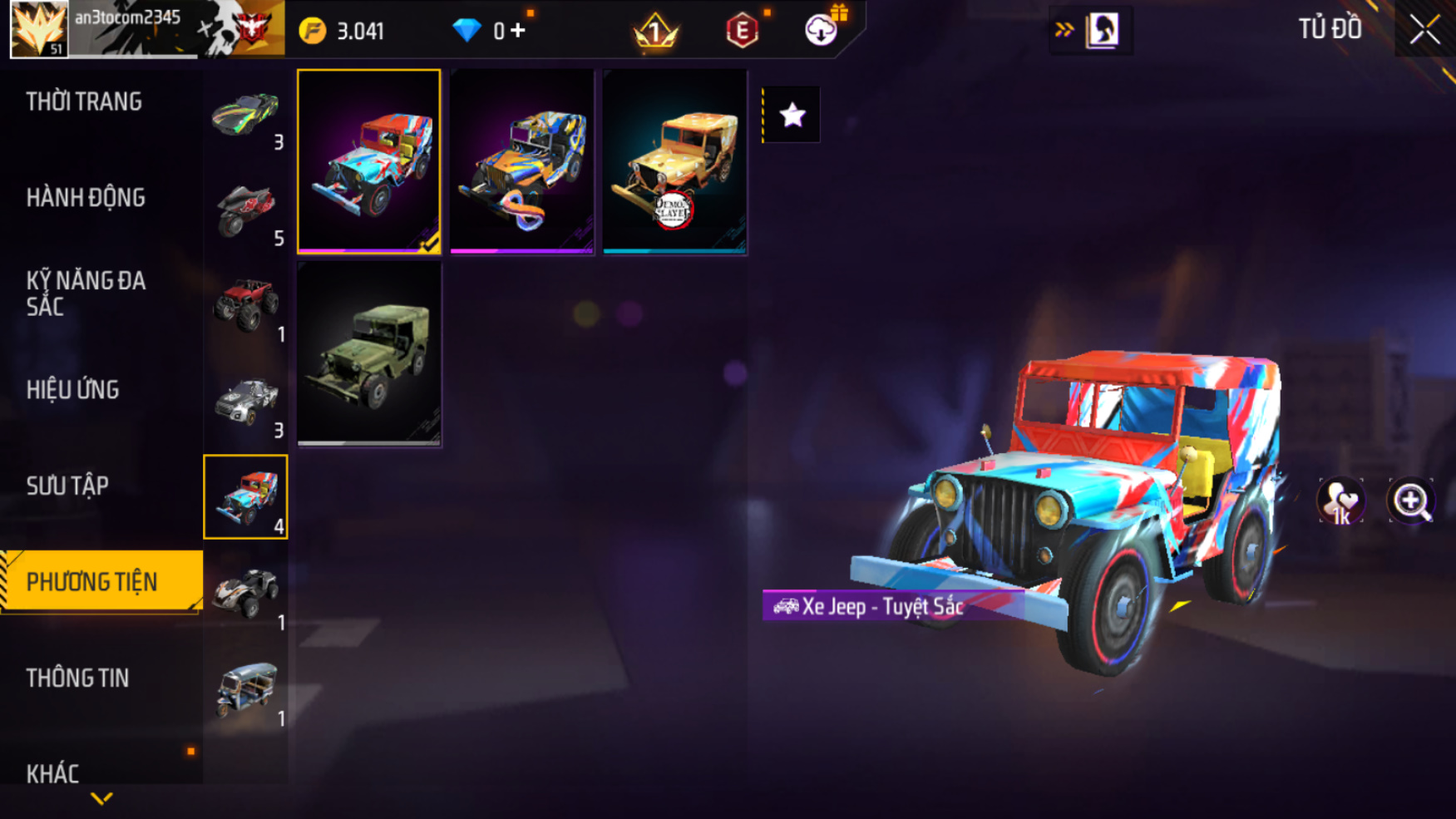Open the Hiệu Ứng tab

(x=72, y=389)
